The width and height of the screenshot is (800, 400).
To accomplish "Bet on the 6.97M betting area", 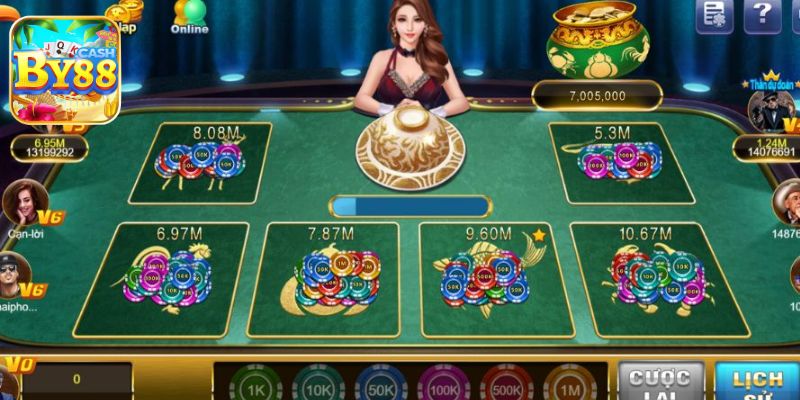I will pos(168,279).
